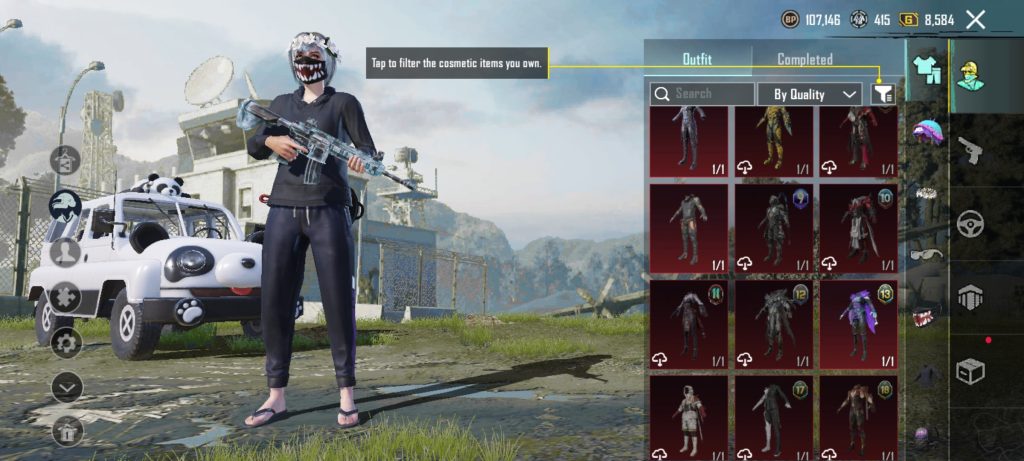Click the puzzle piece icon on left
1024x461 pixels.
coord(66,297)
